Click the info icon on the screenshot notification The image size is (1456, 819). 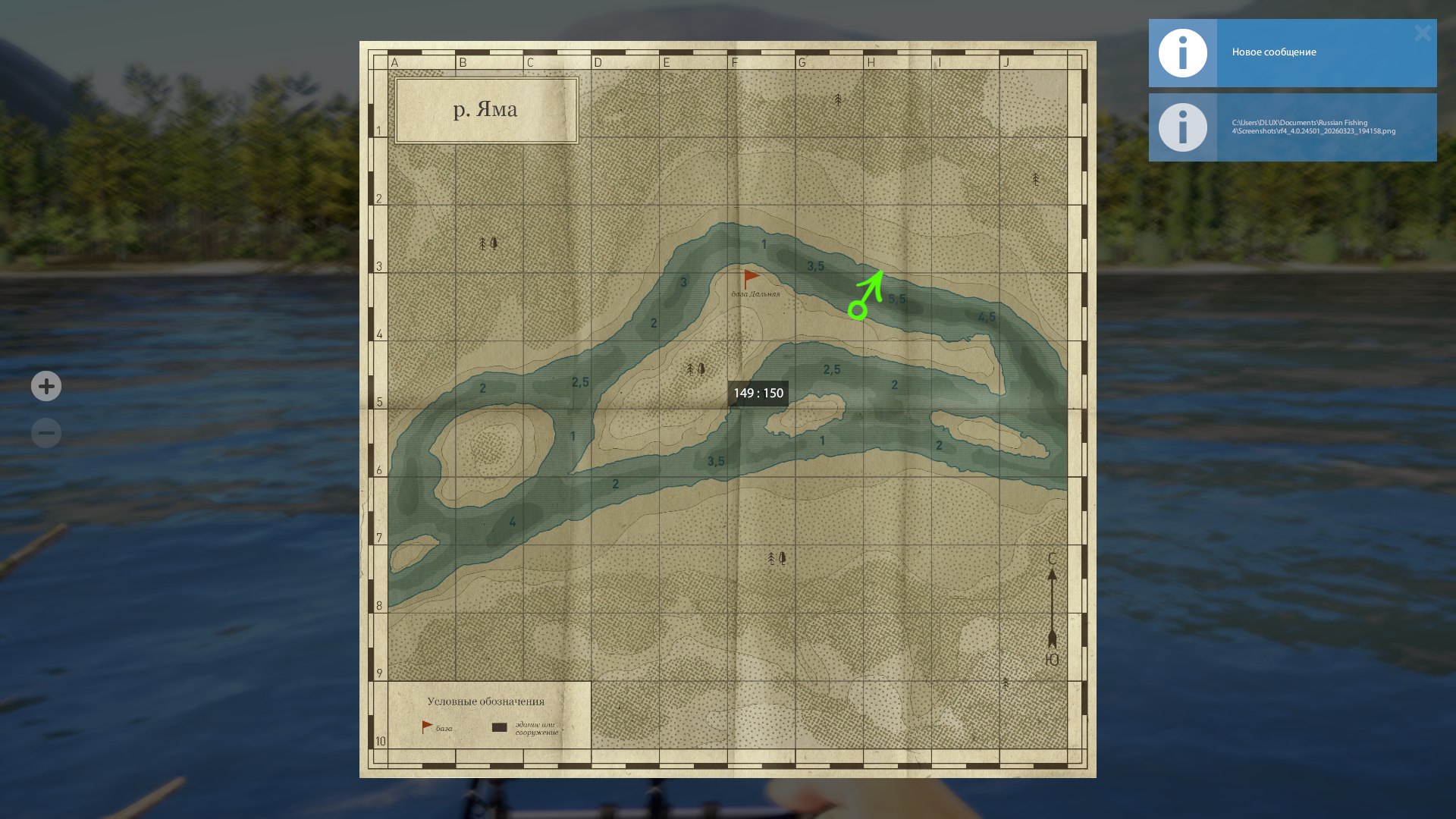1181,127
